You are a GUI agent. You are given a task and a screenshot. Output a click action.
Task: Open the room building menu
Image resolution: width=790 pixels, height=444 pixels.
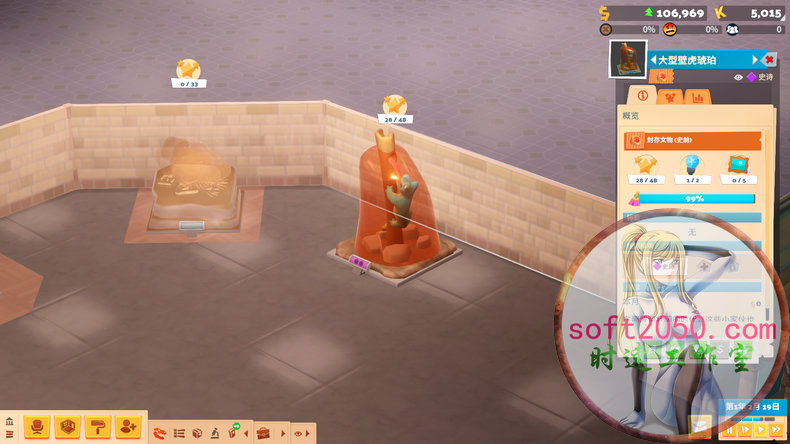pyautogui.click(x=67, y=428)
